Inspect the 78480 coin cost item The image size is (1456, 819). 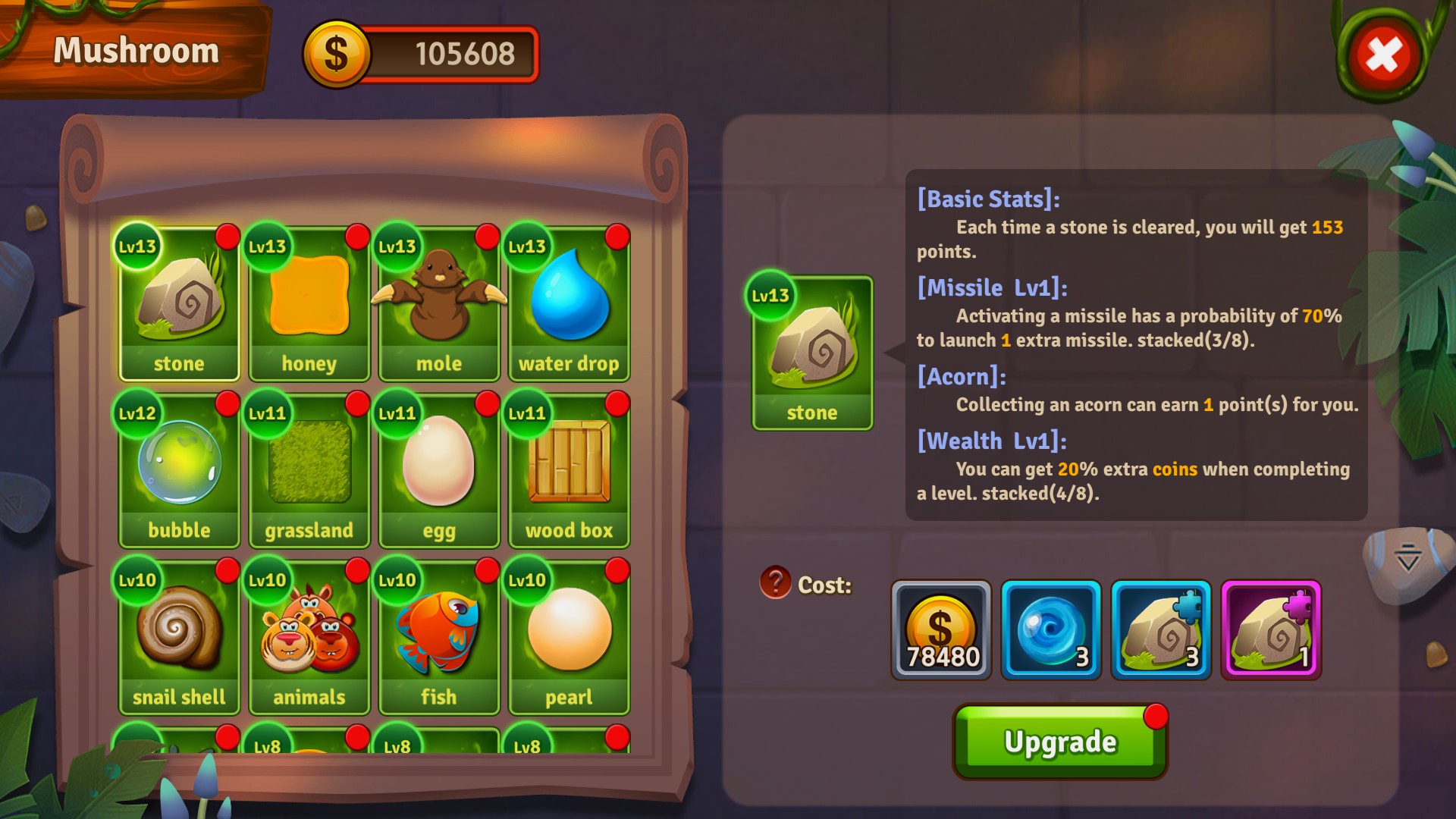(x=941, y=630)
